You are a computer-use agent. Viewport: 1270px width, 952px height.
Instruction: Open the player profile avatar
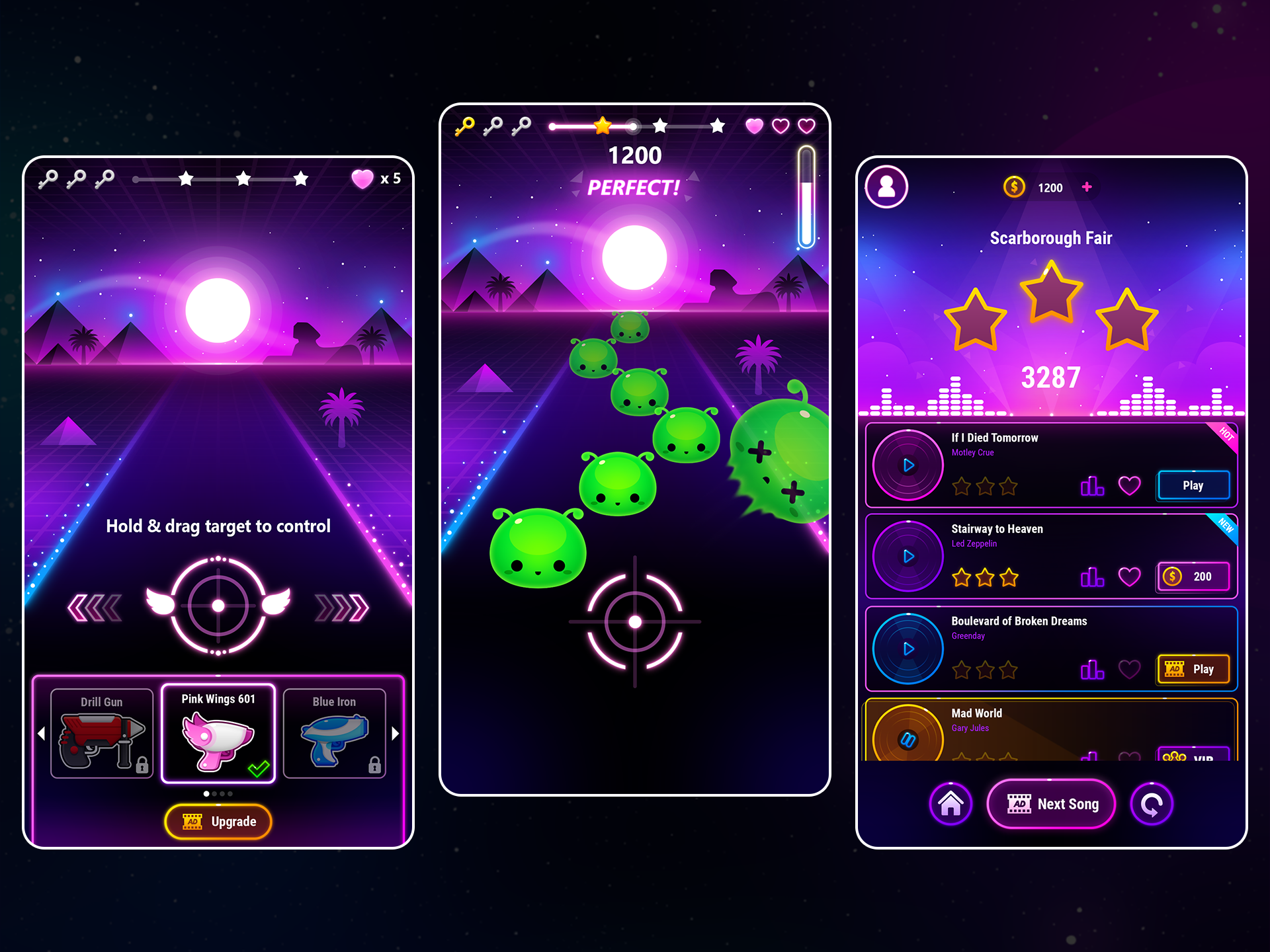(x=887, y=187)
